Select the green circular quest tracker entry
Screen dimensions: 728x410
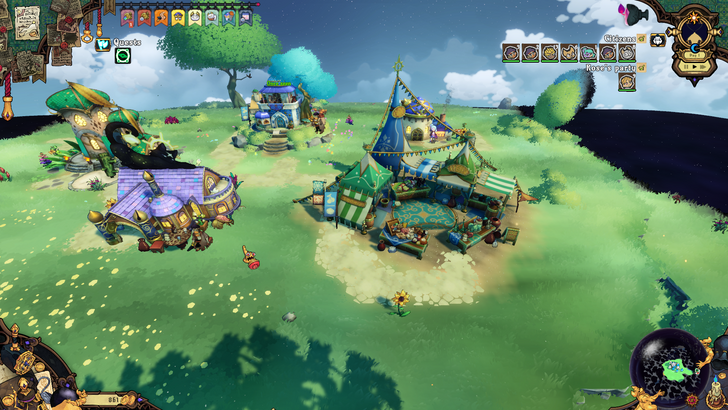coord(122,56)
